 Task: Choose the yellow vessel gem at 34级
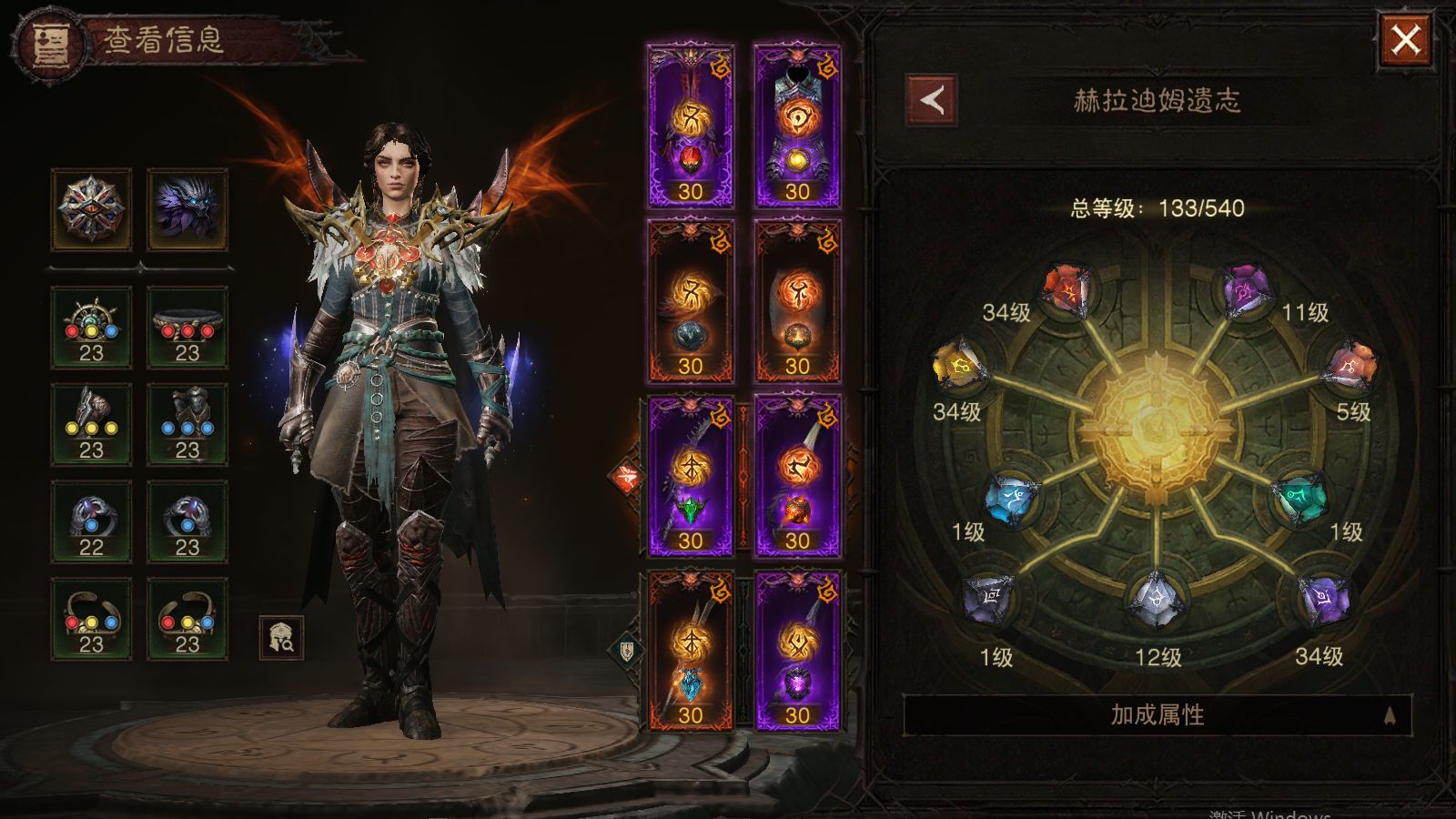[x=957, y=367]
